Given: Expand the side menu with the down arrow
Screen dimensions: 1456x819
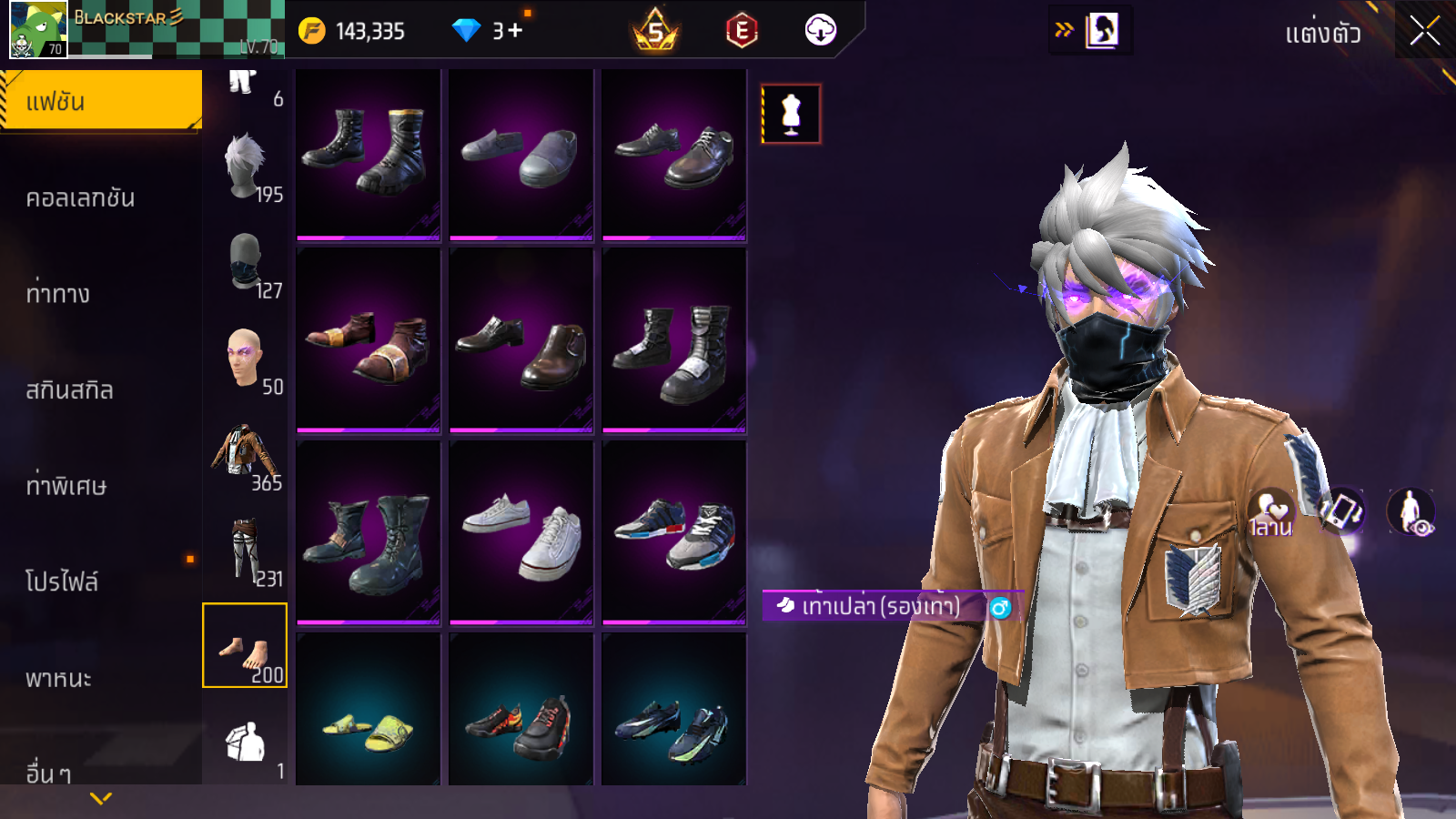Looking at the screenshot, I should pyautogui.click(x=101, y=798).
